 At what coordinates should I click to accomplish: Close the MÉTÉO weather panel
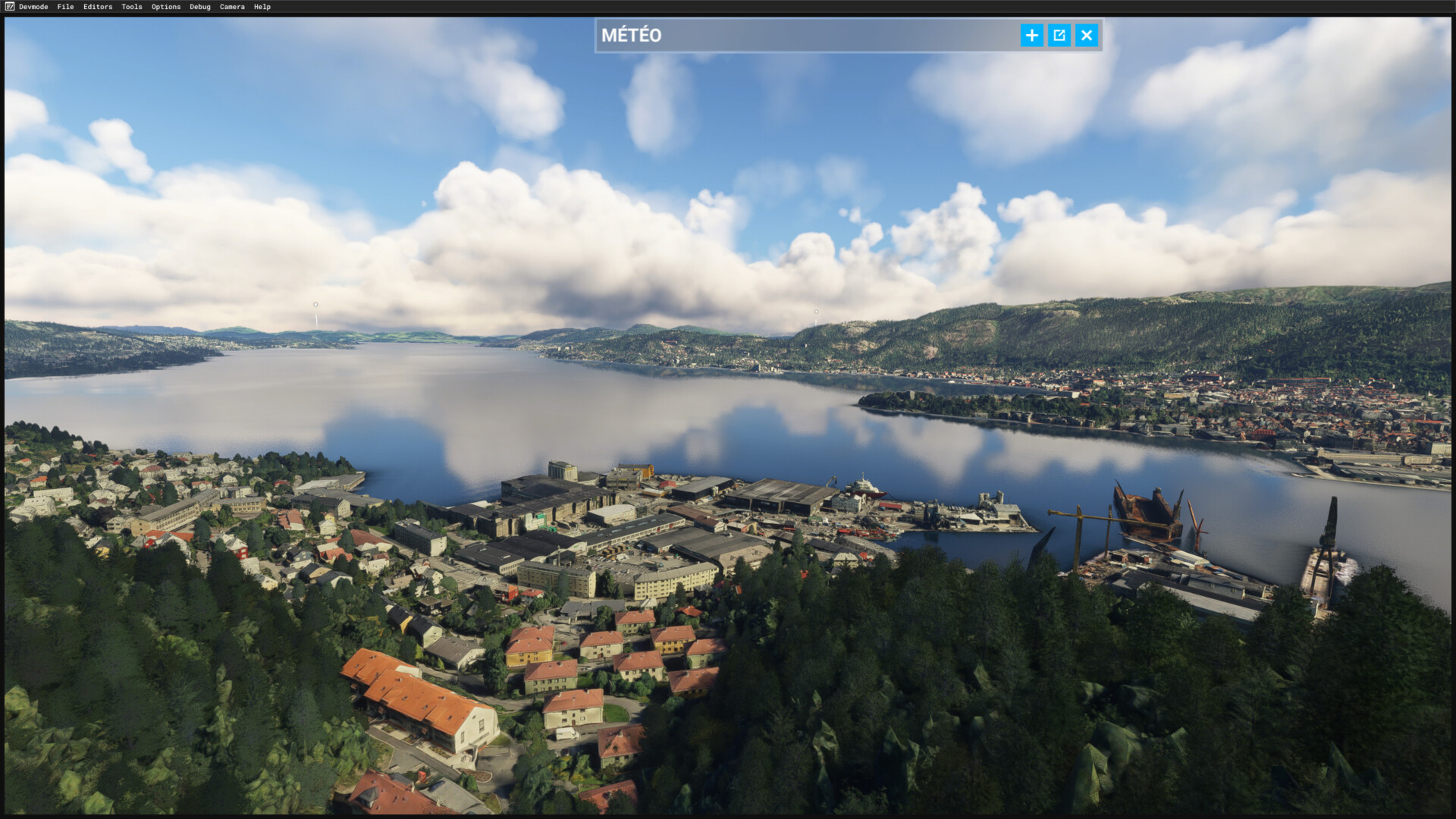point(1087,35)
